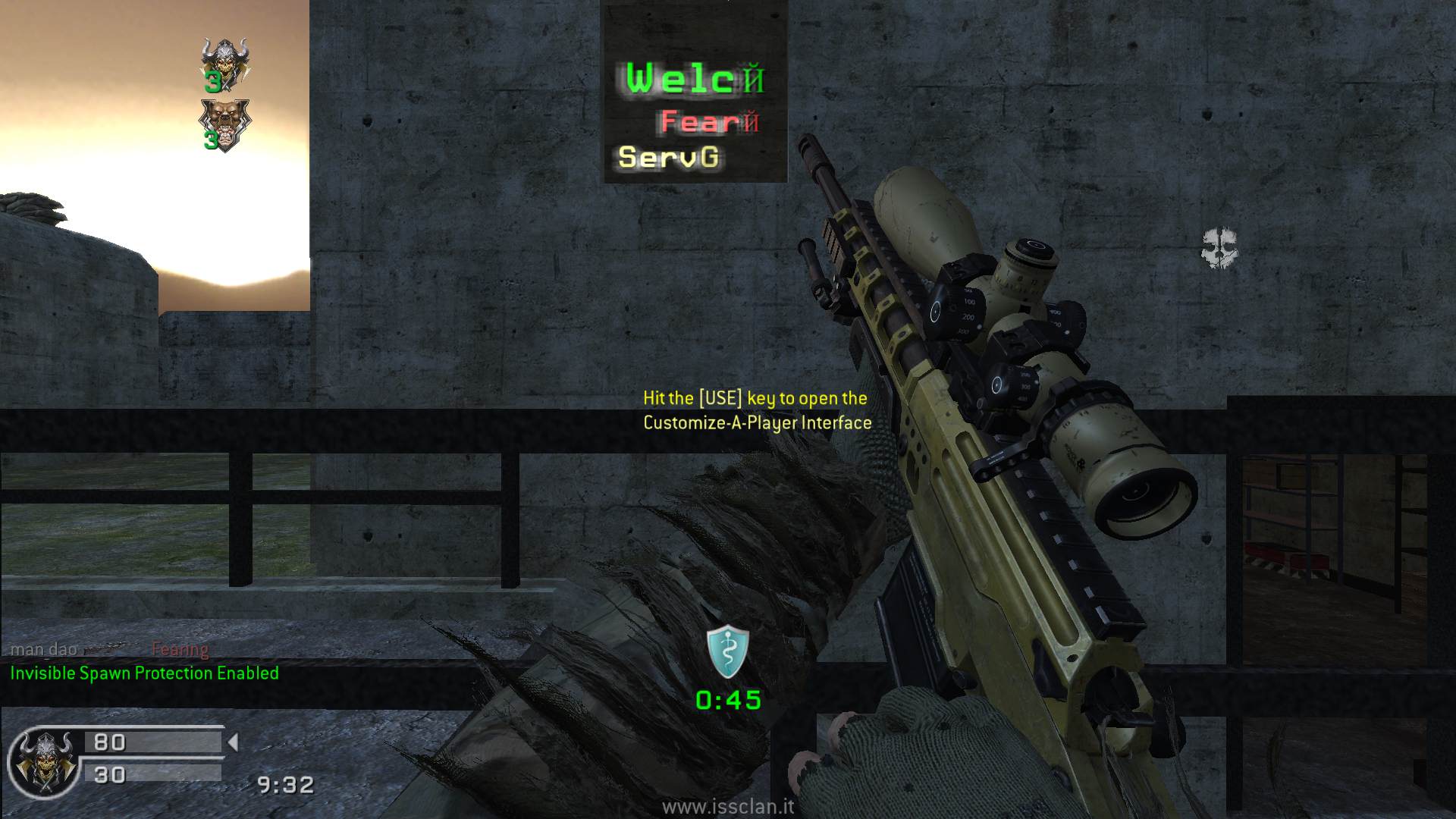This screenshot has height=819, width=1456.
Task: Click the horned skull team score icon
Action: click(225, 62)
